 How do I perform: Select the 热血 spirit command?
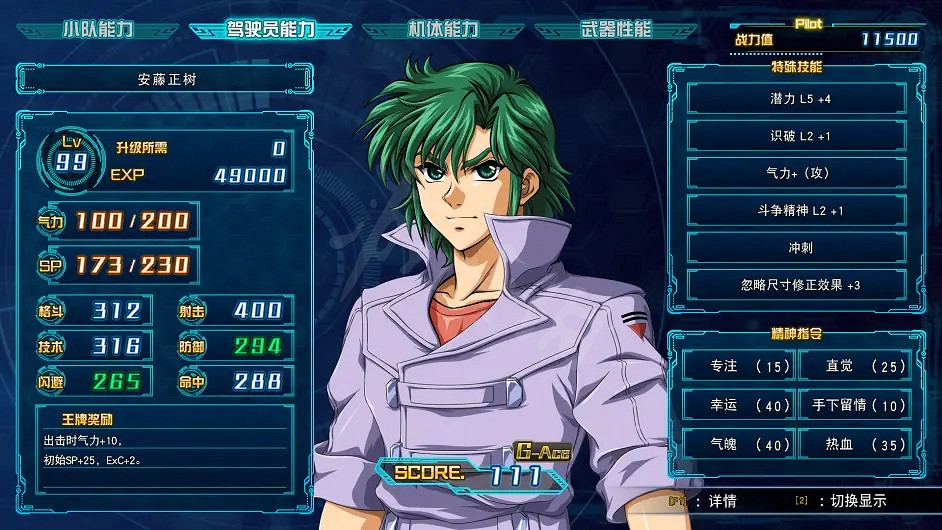854,444
